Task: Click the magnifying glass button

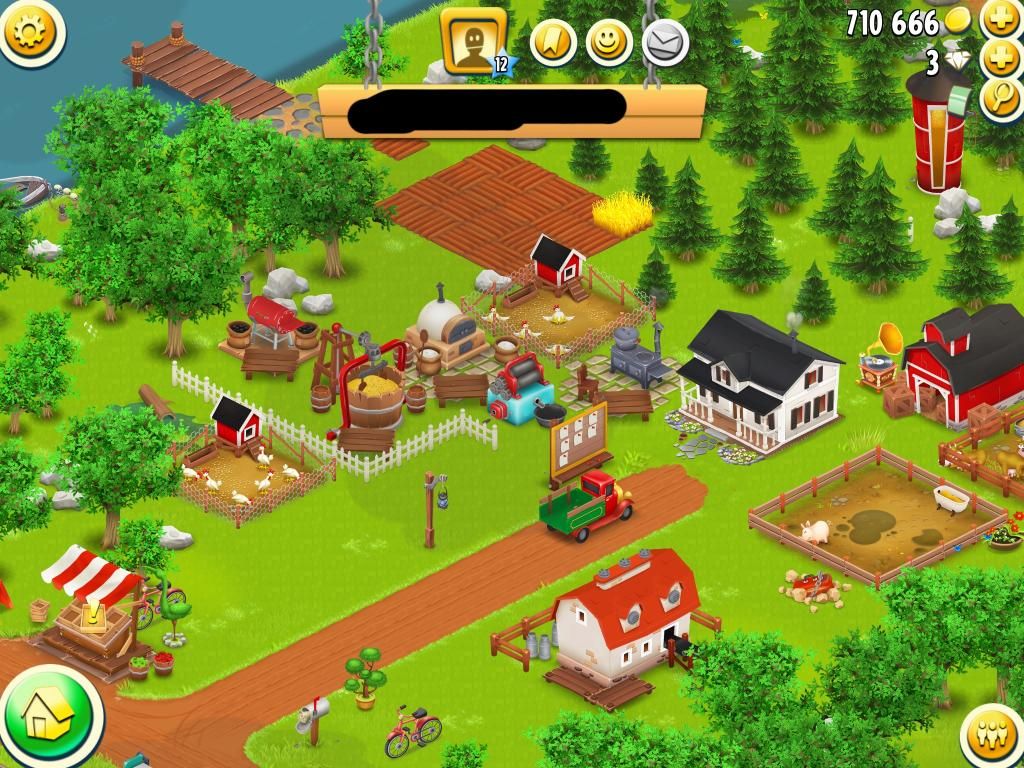Action: coord(1000,100)
